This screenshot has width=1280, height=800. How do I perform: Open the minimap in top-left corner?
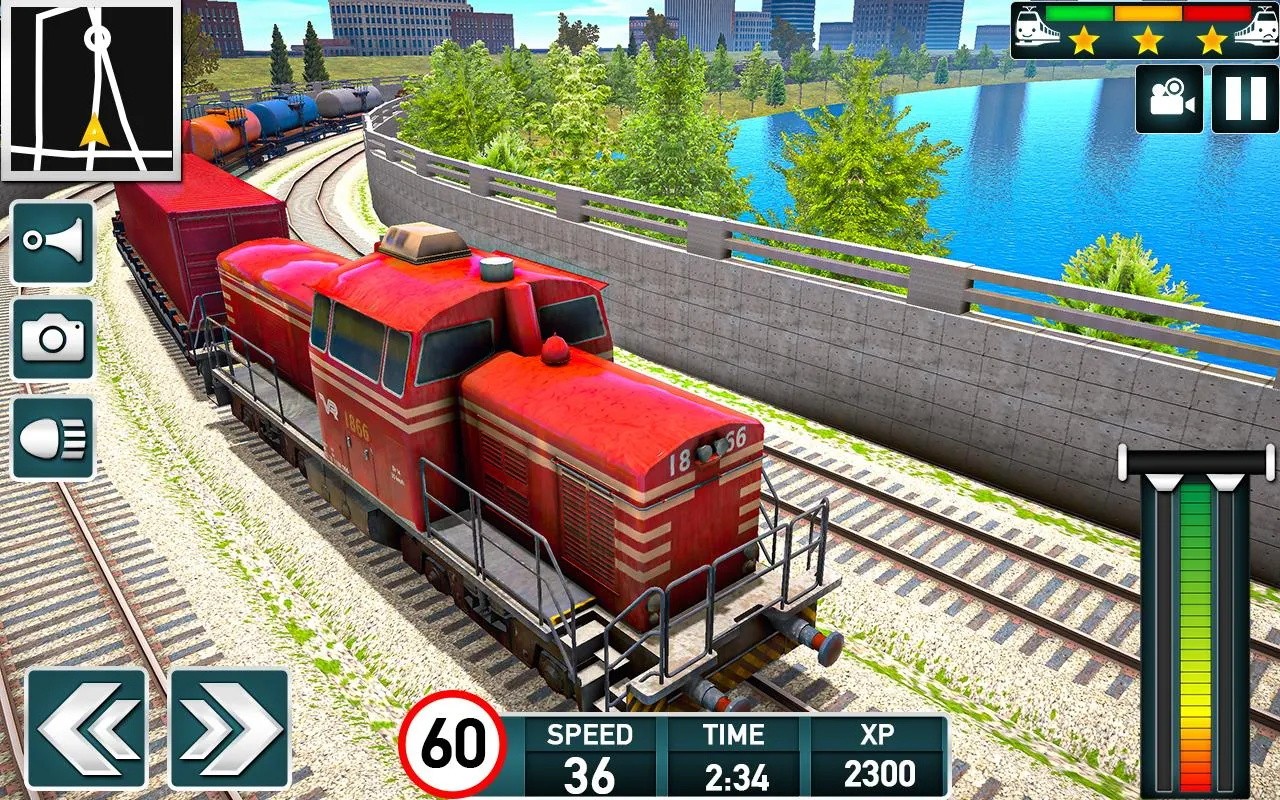tap(92, 92)
